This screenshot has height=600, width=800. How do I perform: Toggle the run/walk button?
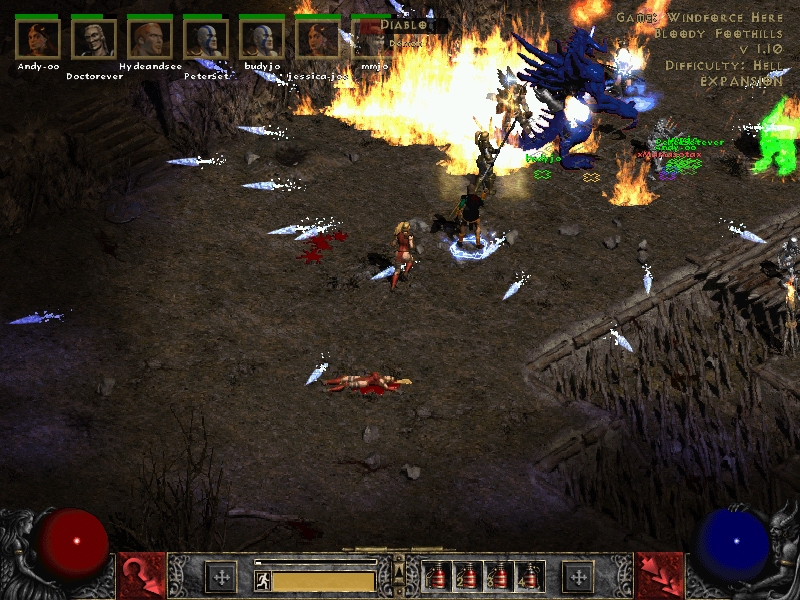point(262,581)
